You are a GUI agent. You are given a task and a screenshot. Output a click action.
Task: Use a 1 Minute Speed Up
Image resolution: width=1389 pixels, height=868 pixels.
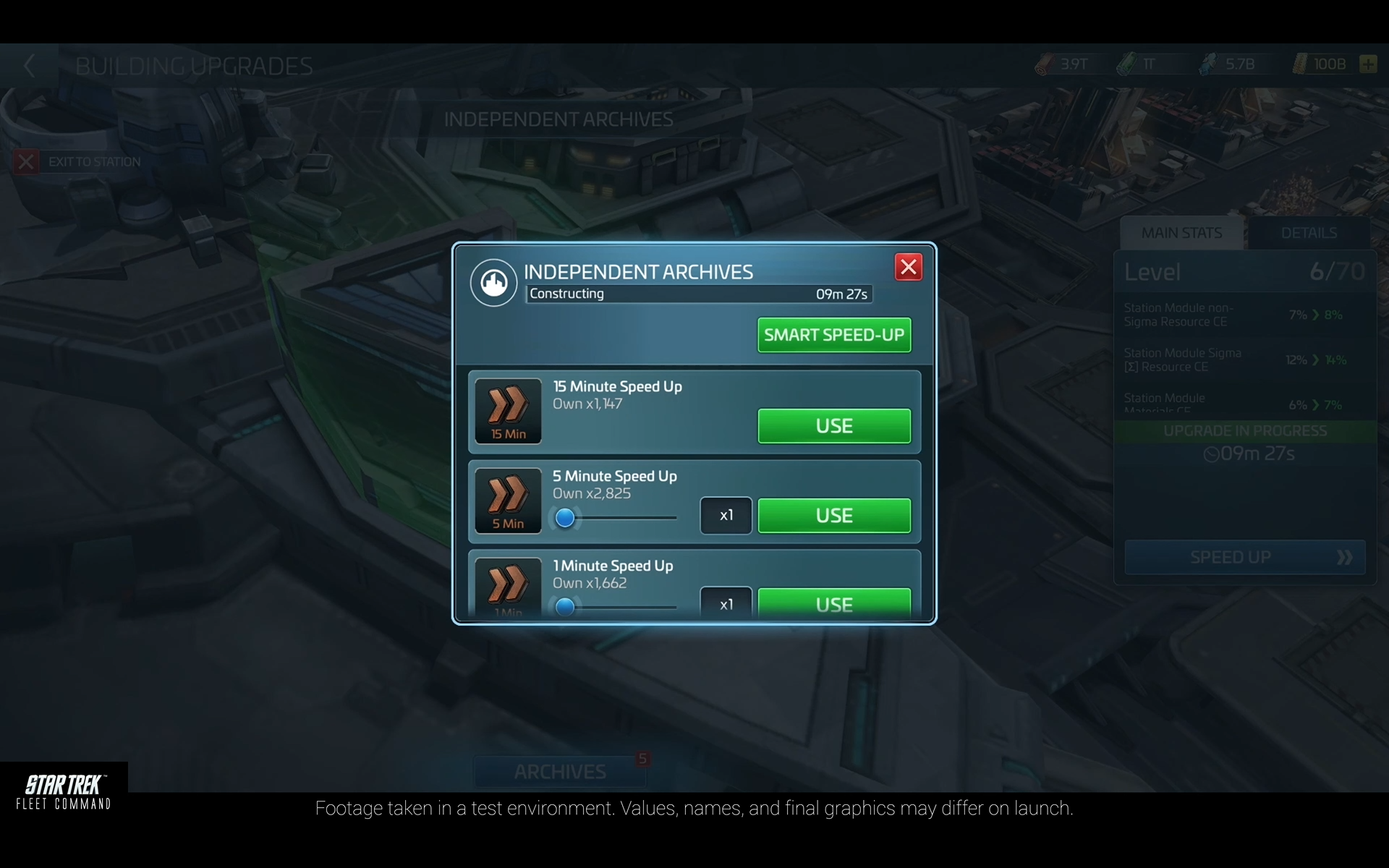[833, 603]
